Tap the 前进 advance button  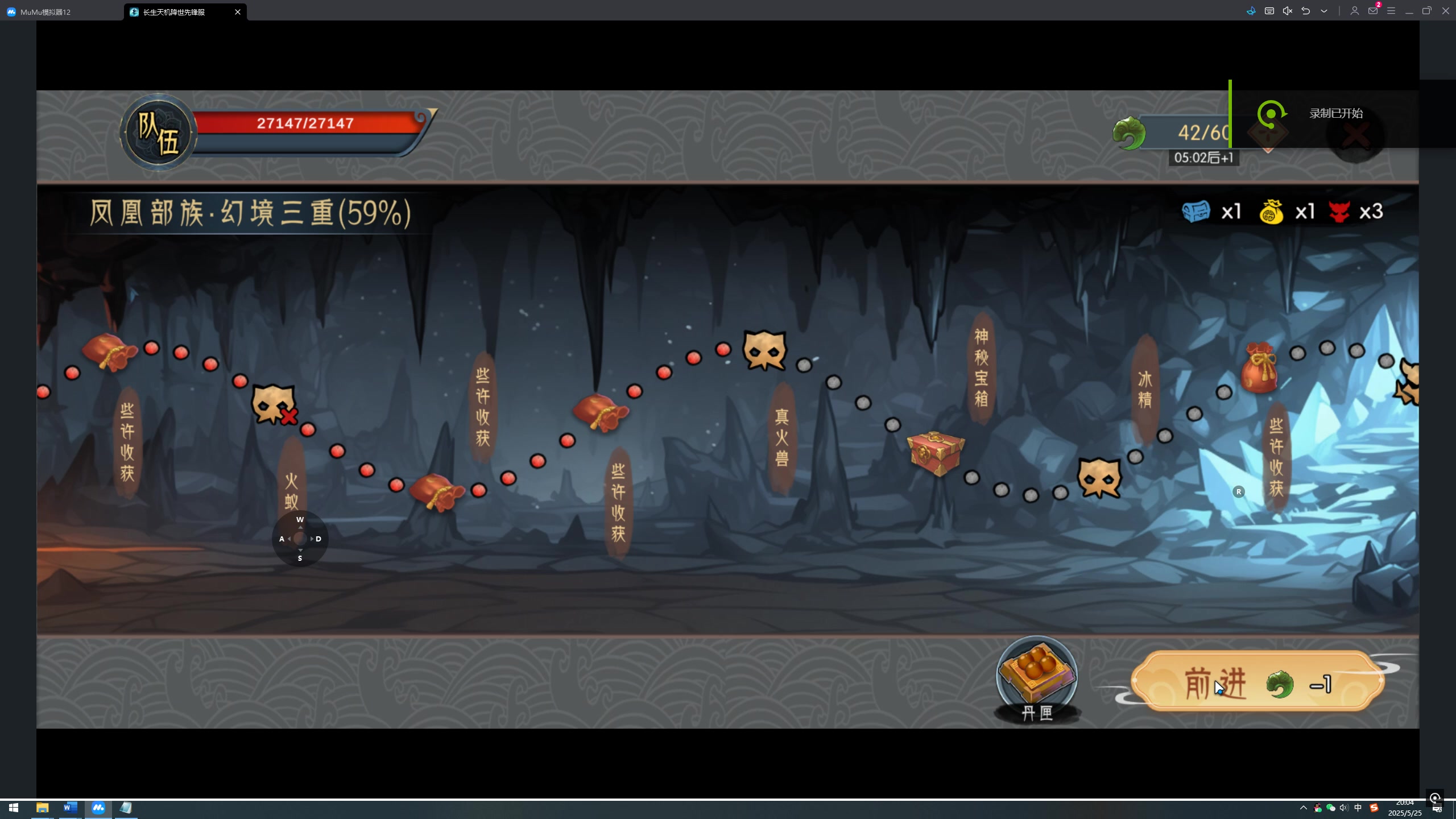[1257, 682]
